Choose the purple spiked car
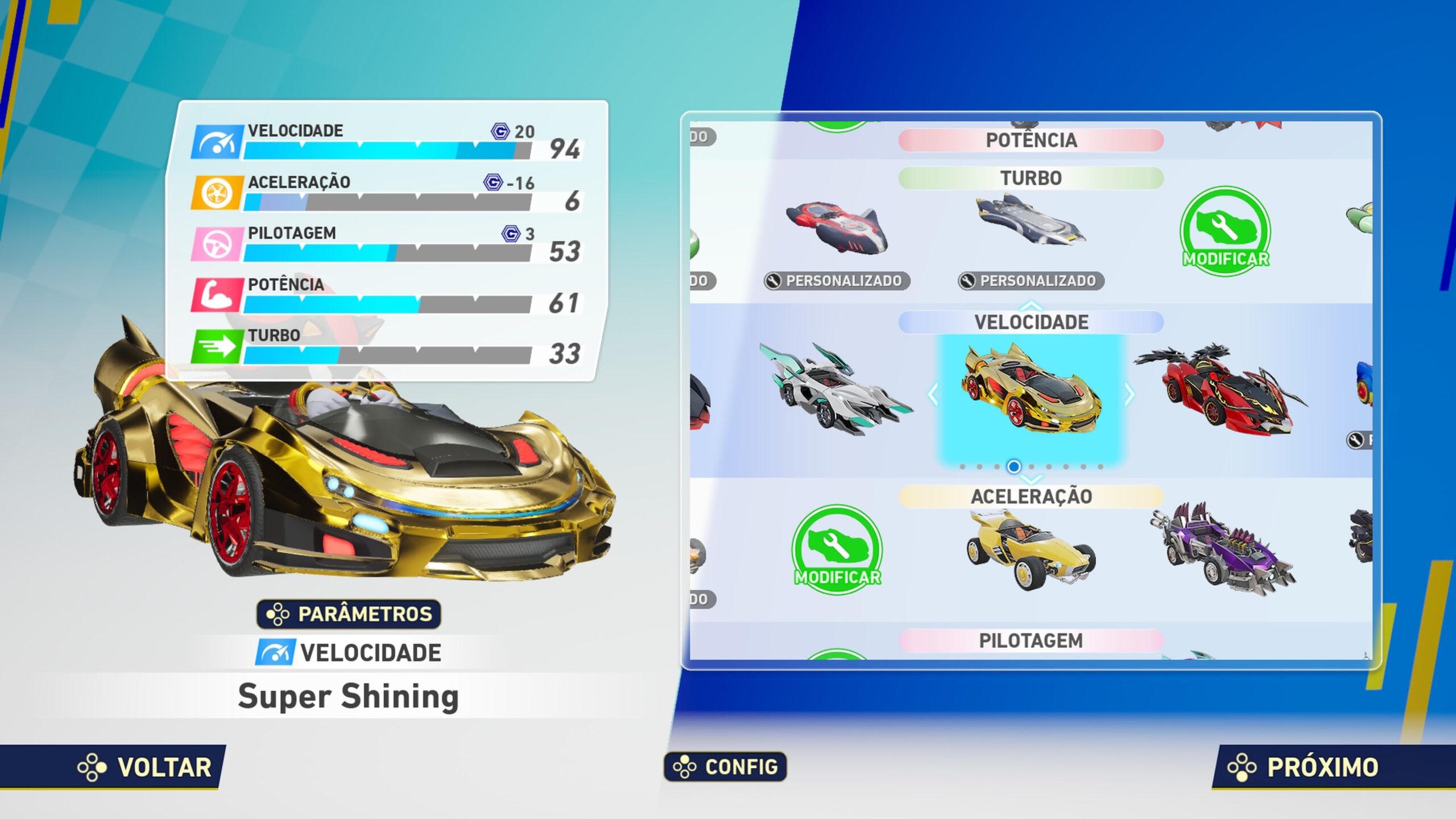Viewport: 1456px width, 819px height. pos(1223,549)
